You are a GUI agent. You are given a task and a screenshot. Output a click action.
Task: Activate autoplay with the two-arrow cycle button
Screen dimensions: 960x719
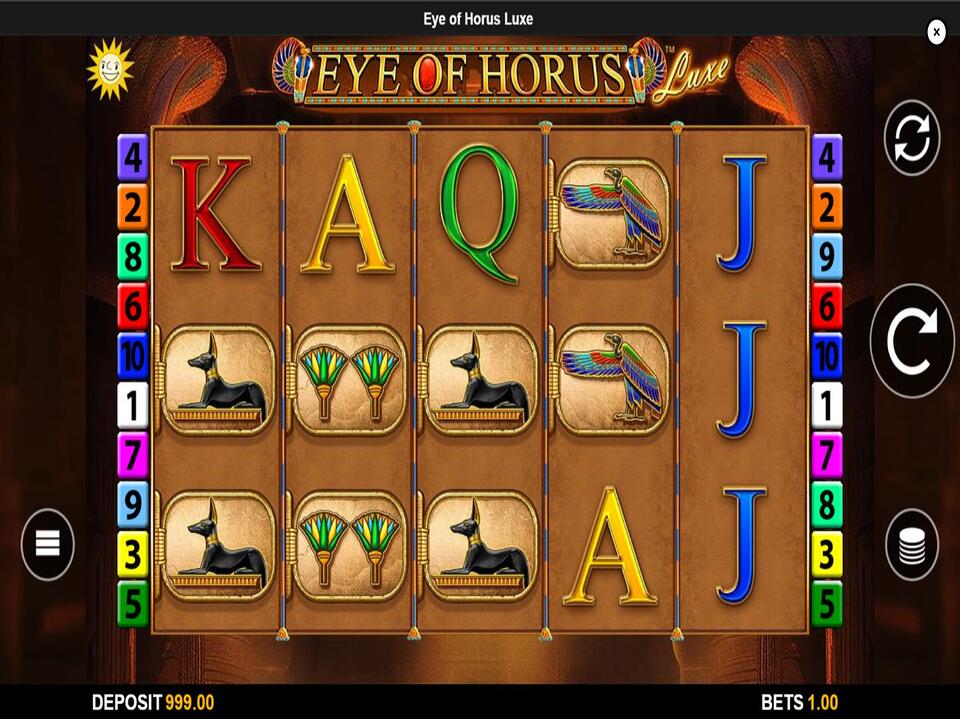coord(911,138)
